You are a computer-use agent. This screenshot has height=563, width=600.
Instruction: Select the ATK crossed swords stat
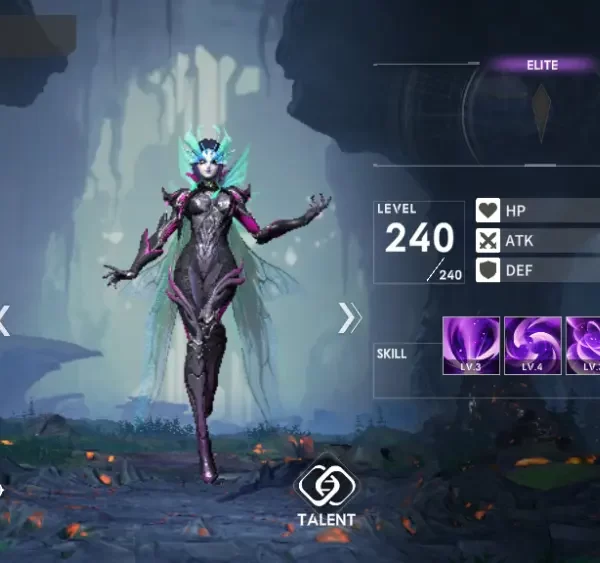(537, 240)
